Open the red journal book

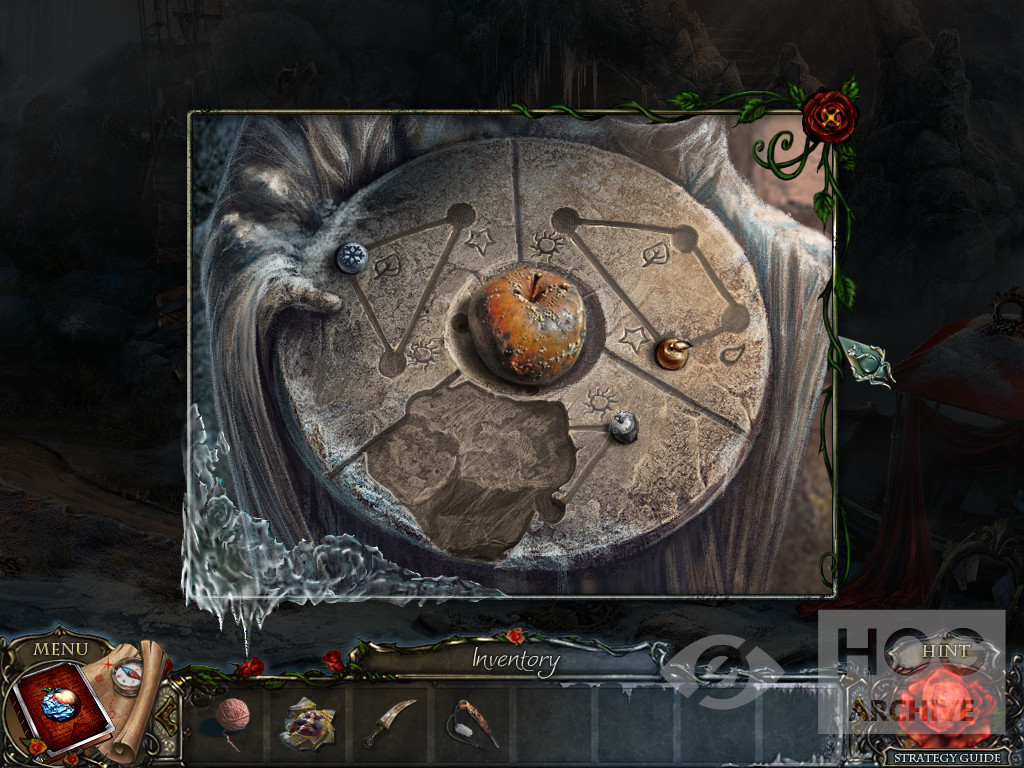[x=57, y=706]
